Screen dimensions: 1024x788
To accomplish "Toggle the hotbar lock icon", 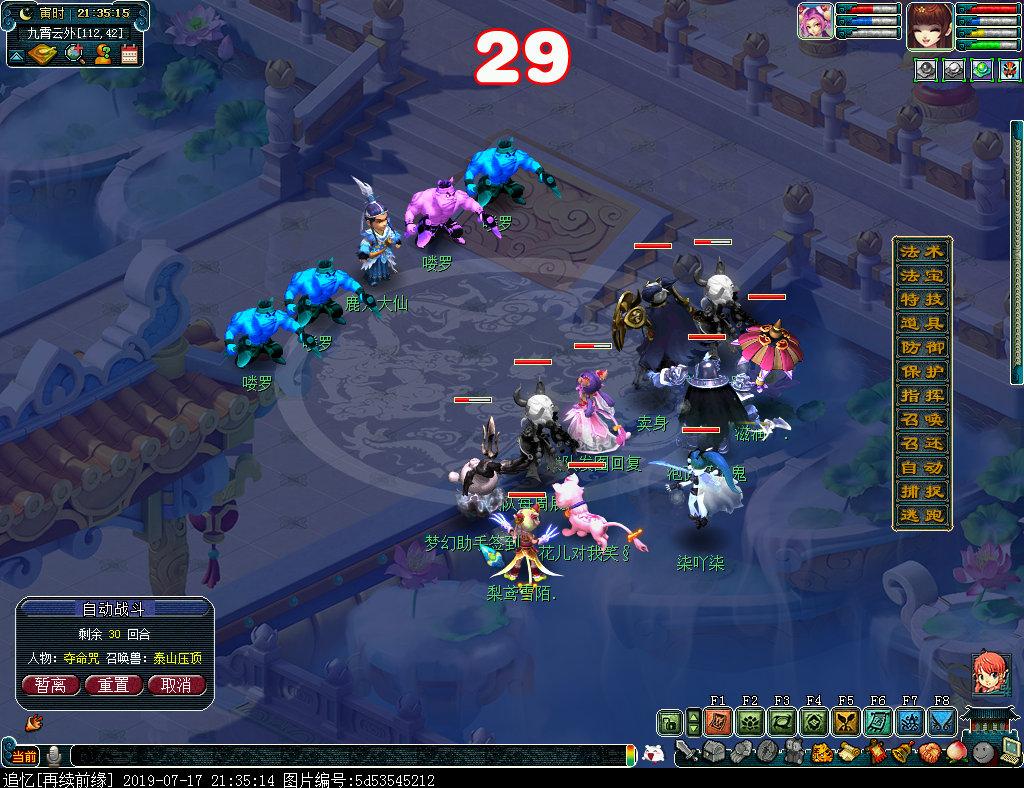I will pyautogui.click(x=669, y=722).
